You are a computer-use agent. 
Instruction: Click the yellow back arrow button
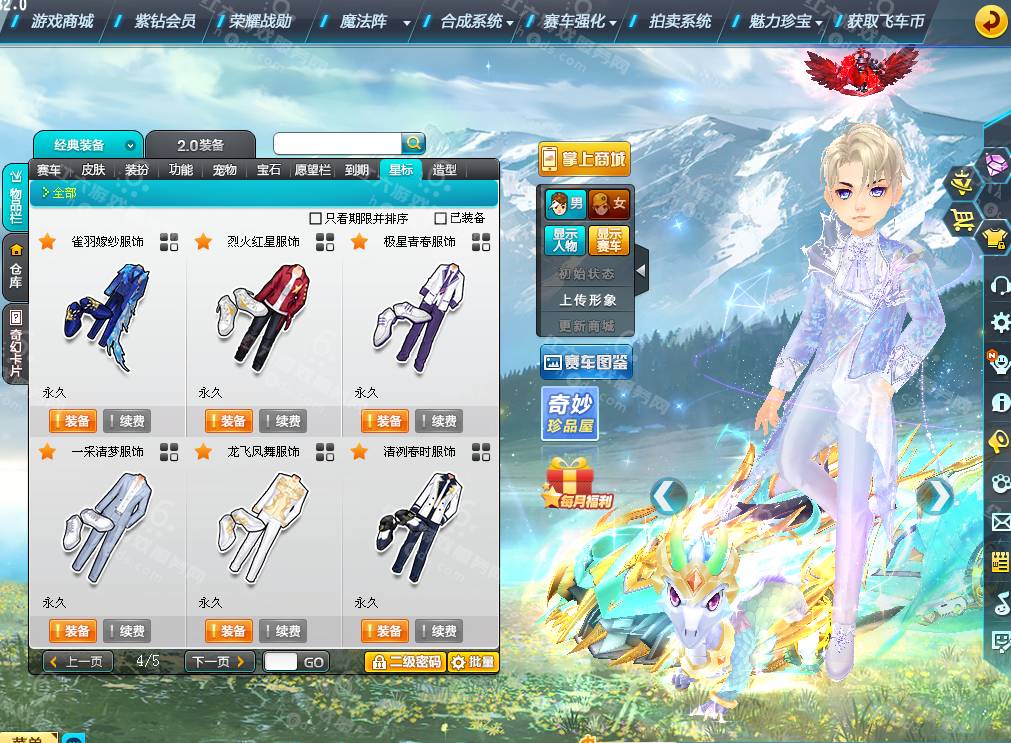tap(990, 21)
